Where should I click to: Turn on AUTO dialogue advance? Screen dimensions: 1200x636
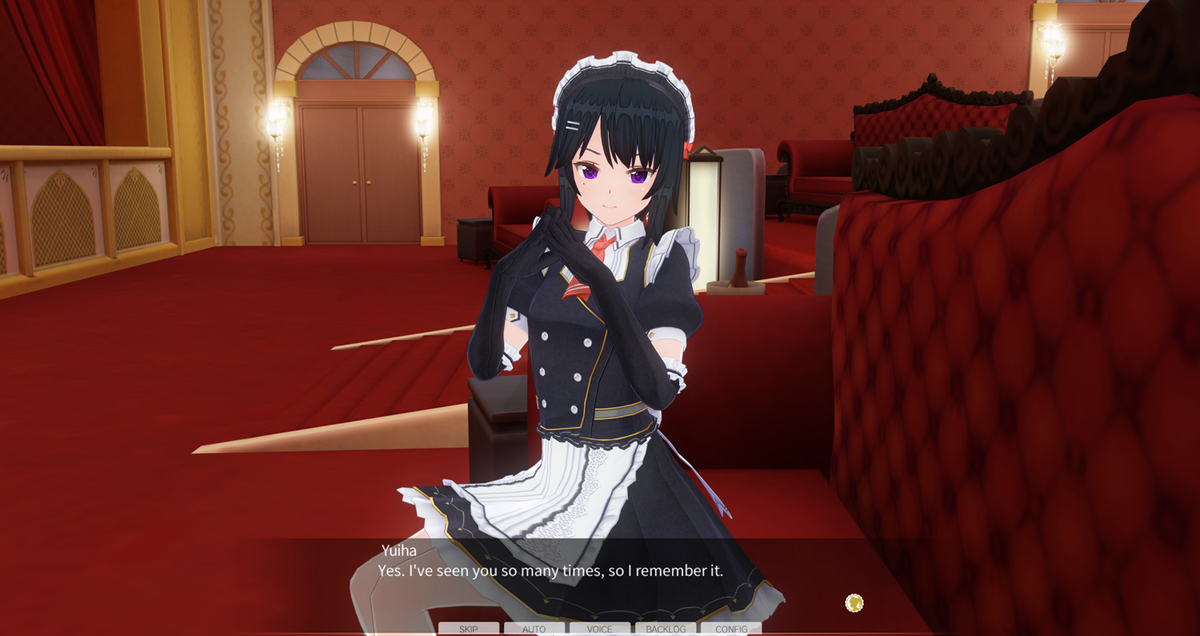(x=534, y=629)
